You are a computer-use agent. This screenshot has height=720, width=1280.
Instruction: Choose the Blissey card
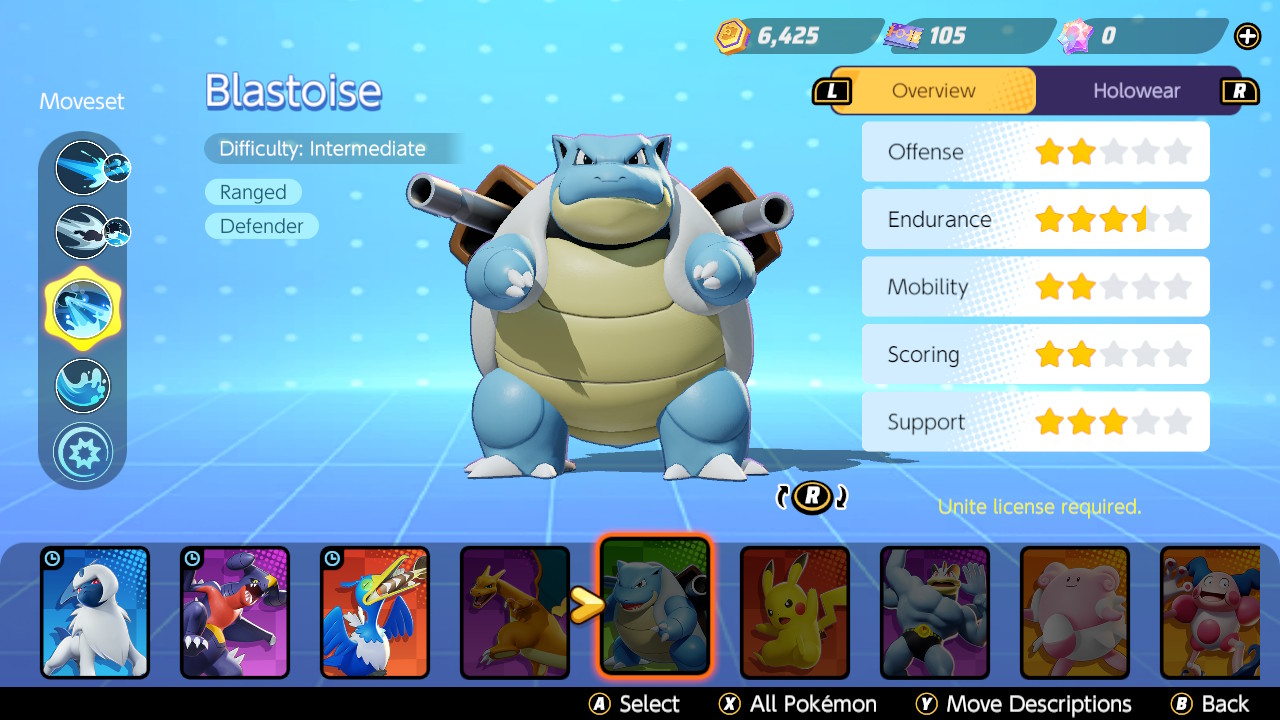point(1074,611)
